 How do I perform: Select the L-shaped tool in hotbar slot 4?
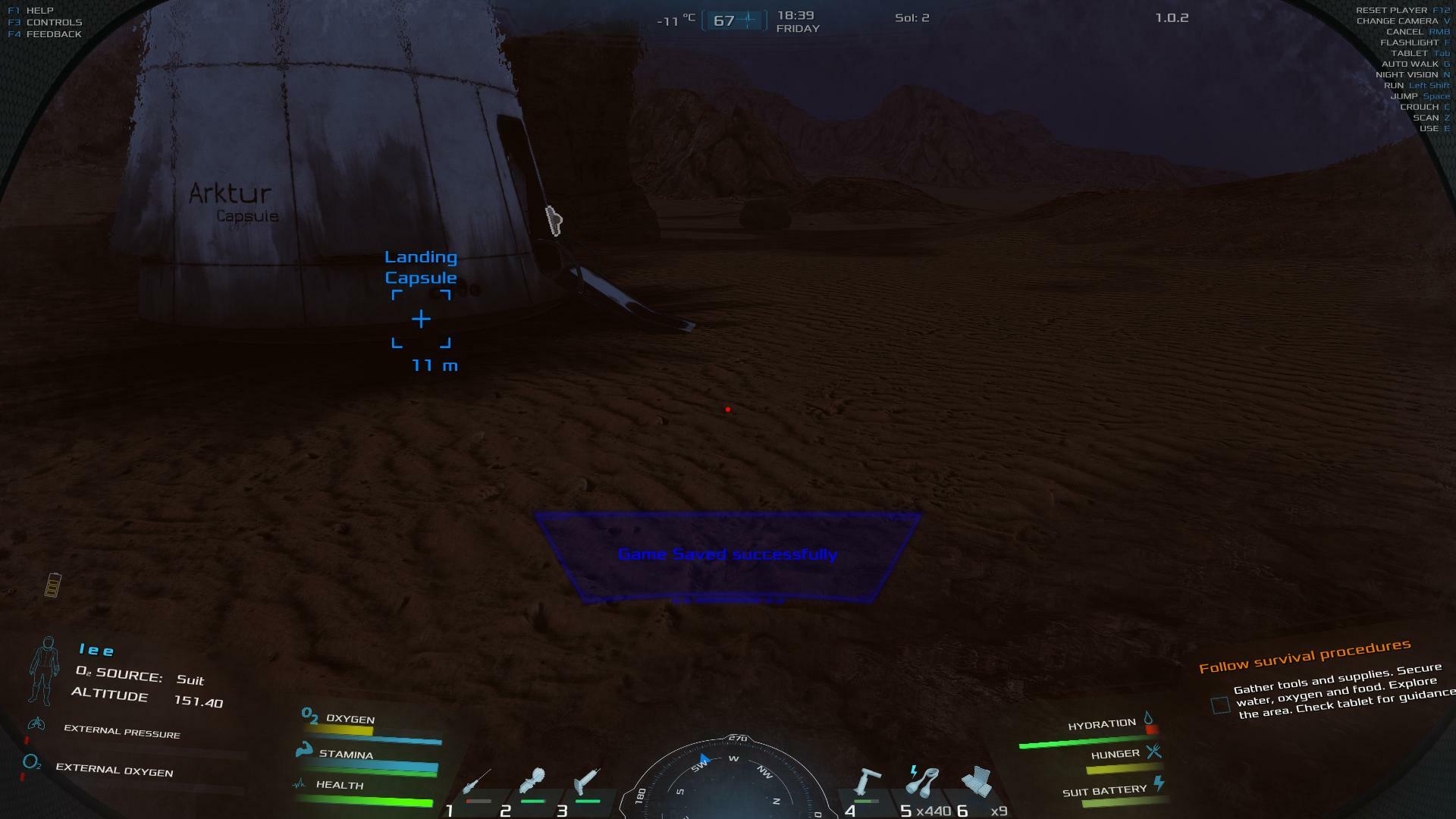point(868,781)
